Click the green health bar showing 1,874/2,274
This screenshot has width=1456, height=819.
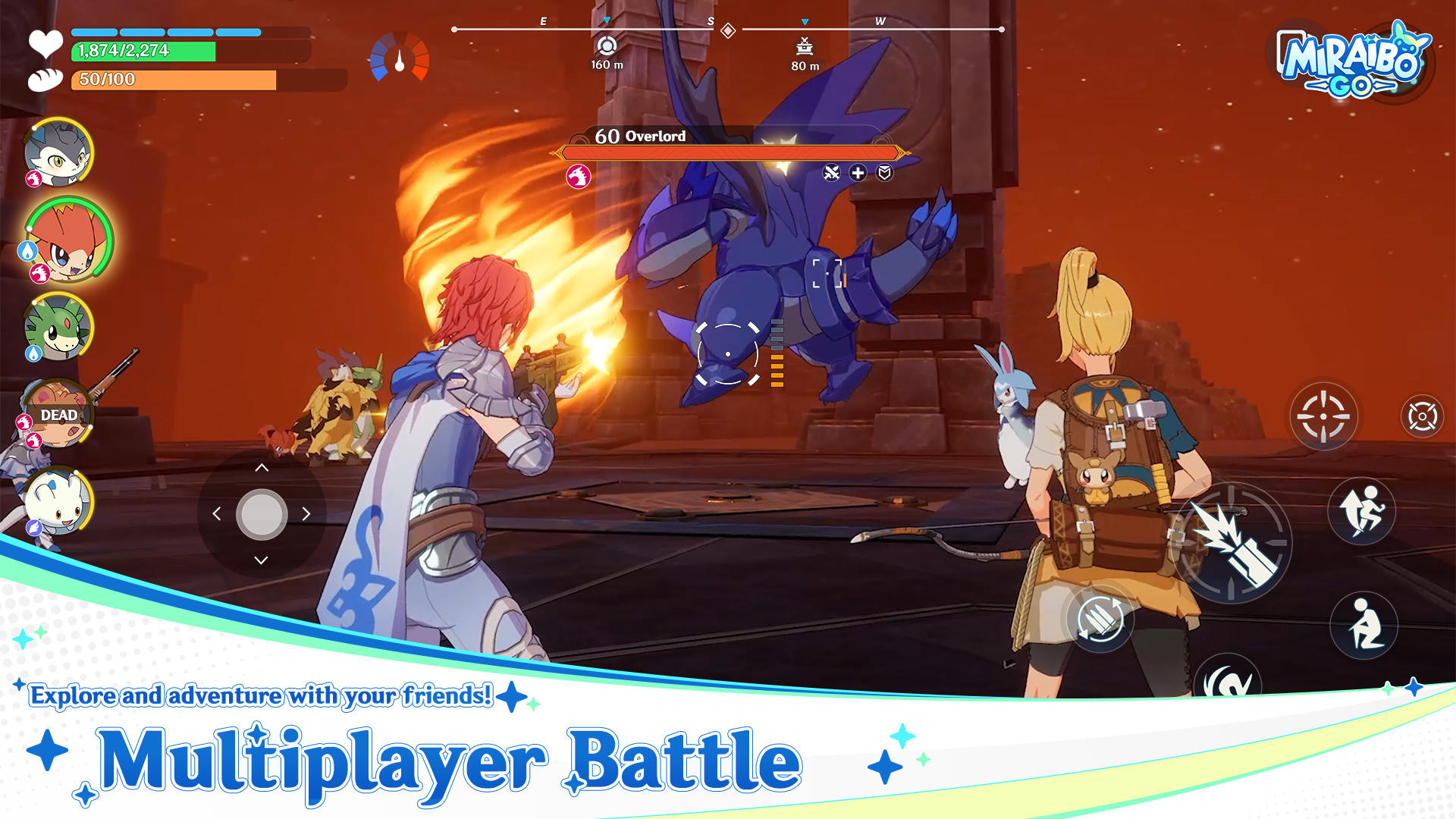click(144, 51)
